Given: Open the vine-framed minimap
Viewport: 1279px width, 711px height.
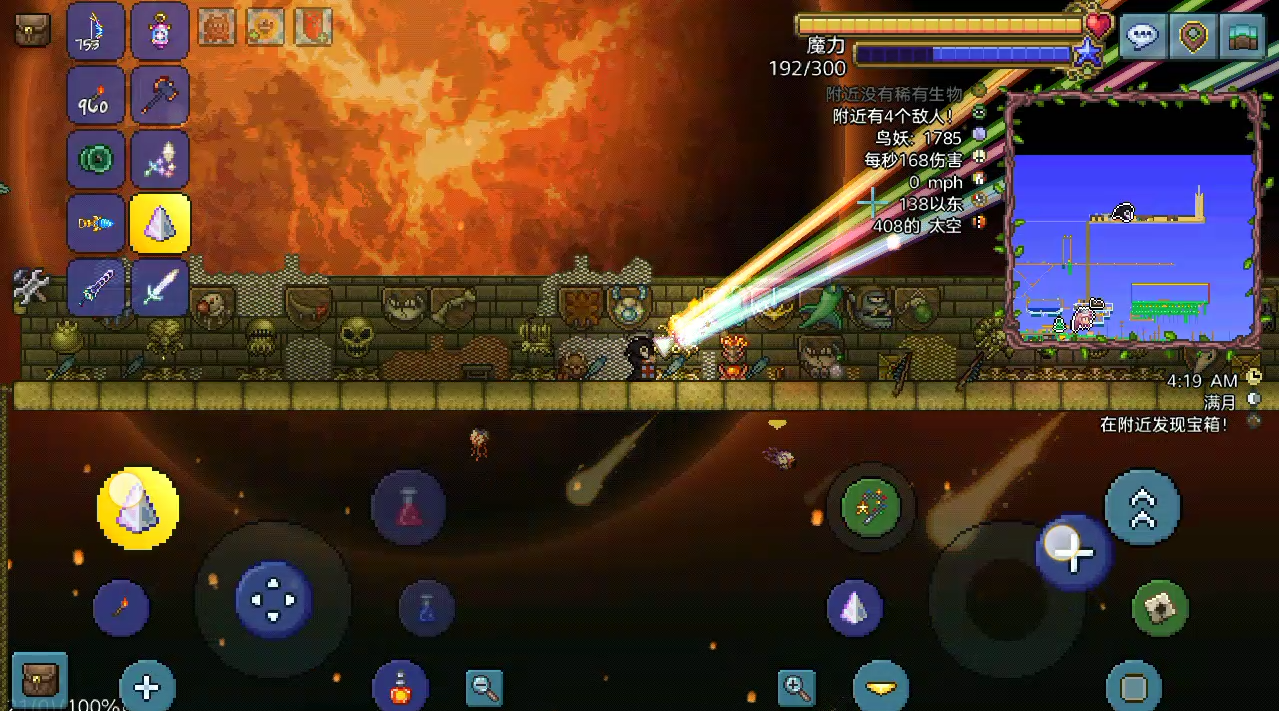Looking at the screenshot, I should 1132,220.
